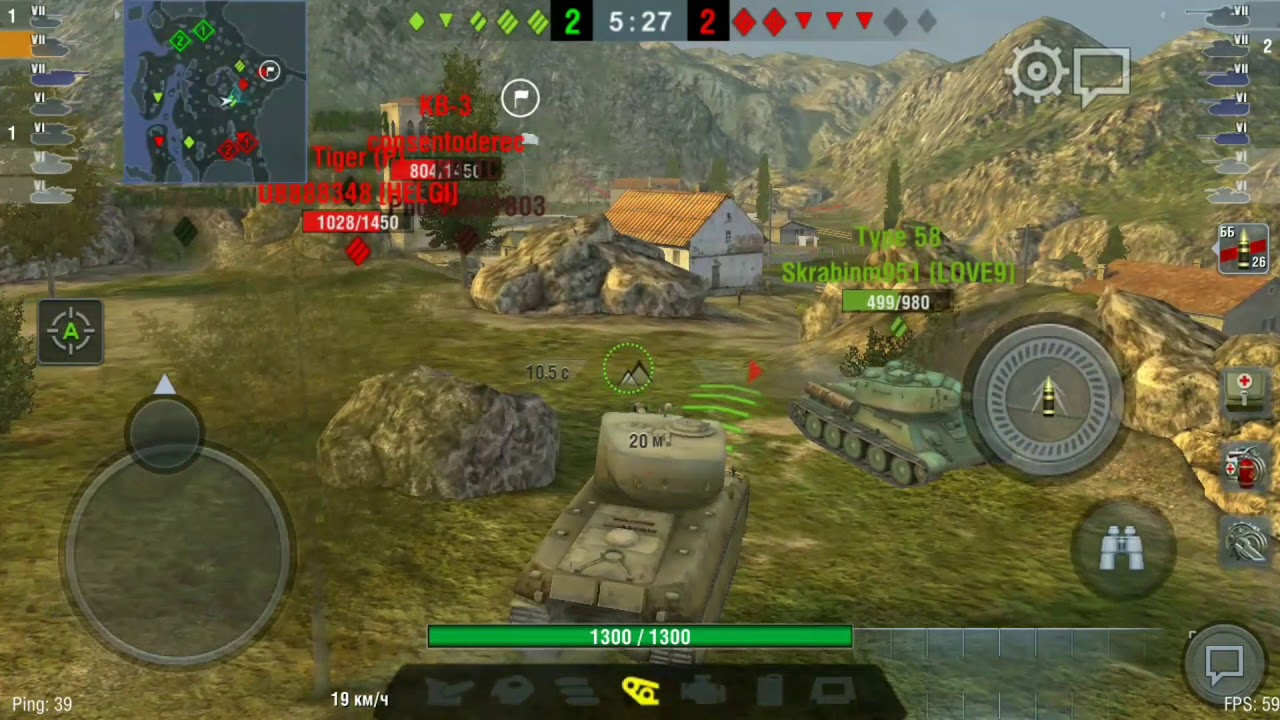This screenshot has height=720, width=1280.
Task: Open the chat bubble in the top right
Action: pos(1103,71)
